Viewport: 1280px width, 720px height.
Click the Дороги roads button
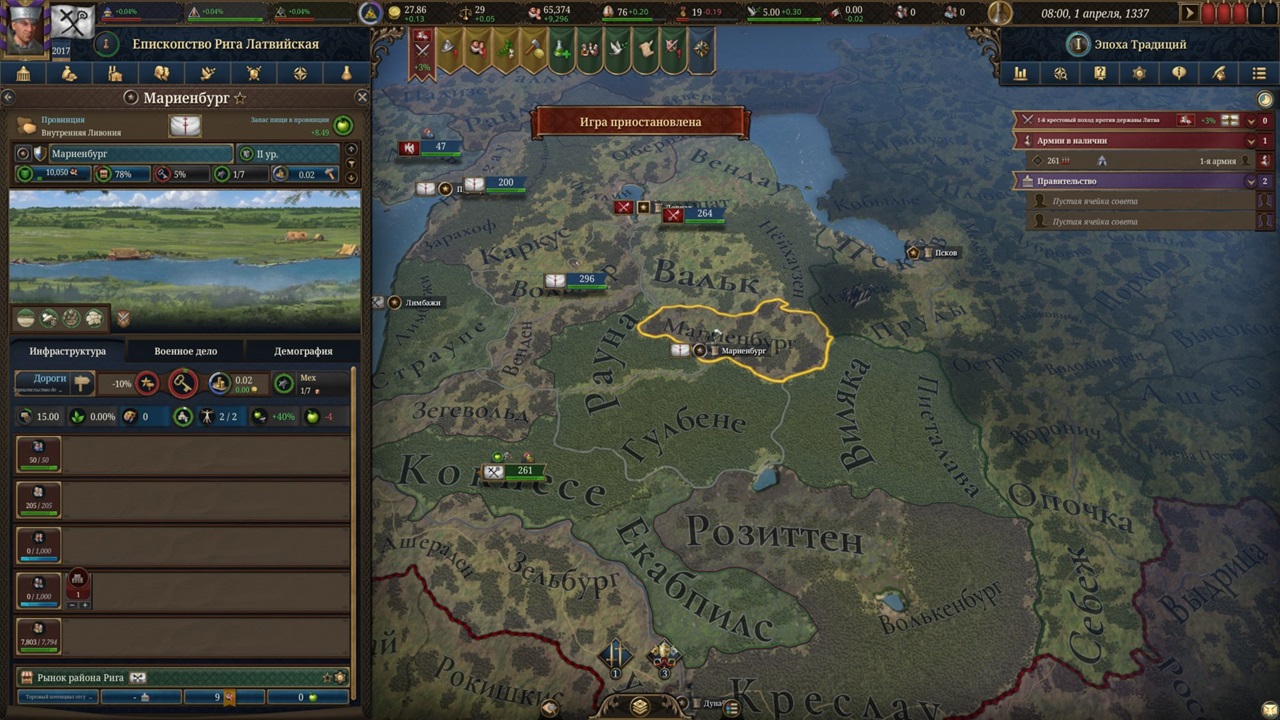point(50,381)
